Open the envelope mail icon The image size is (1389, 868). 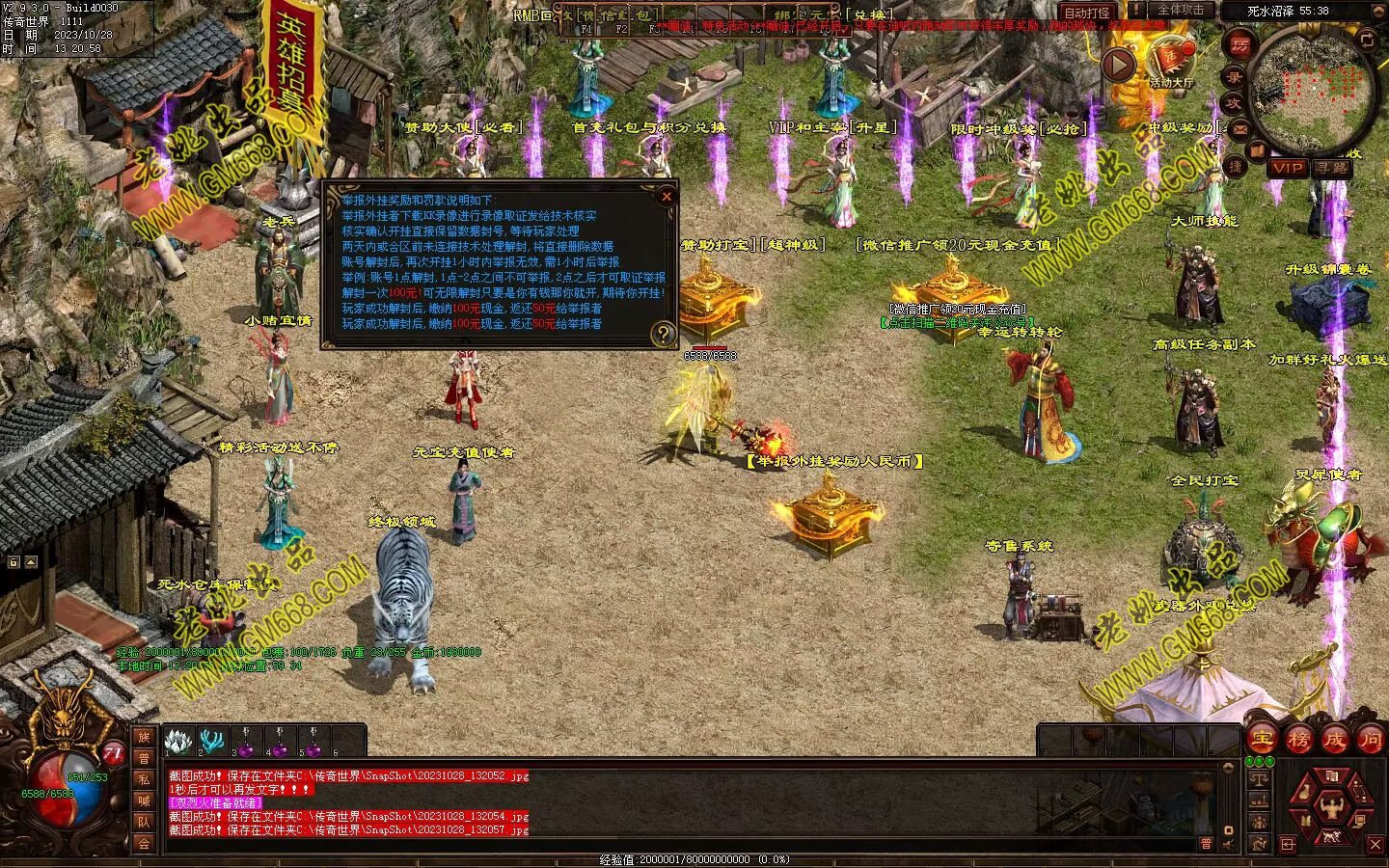tap(1240, 127)
